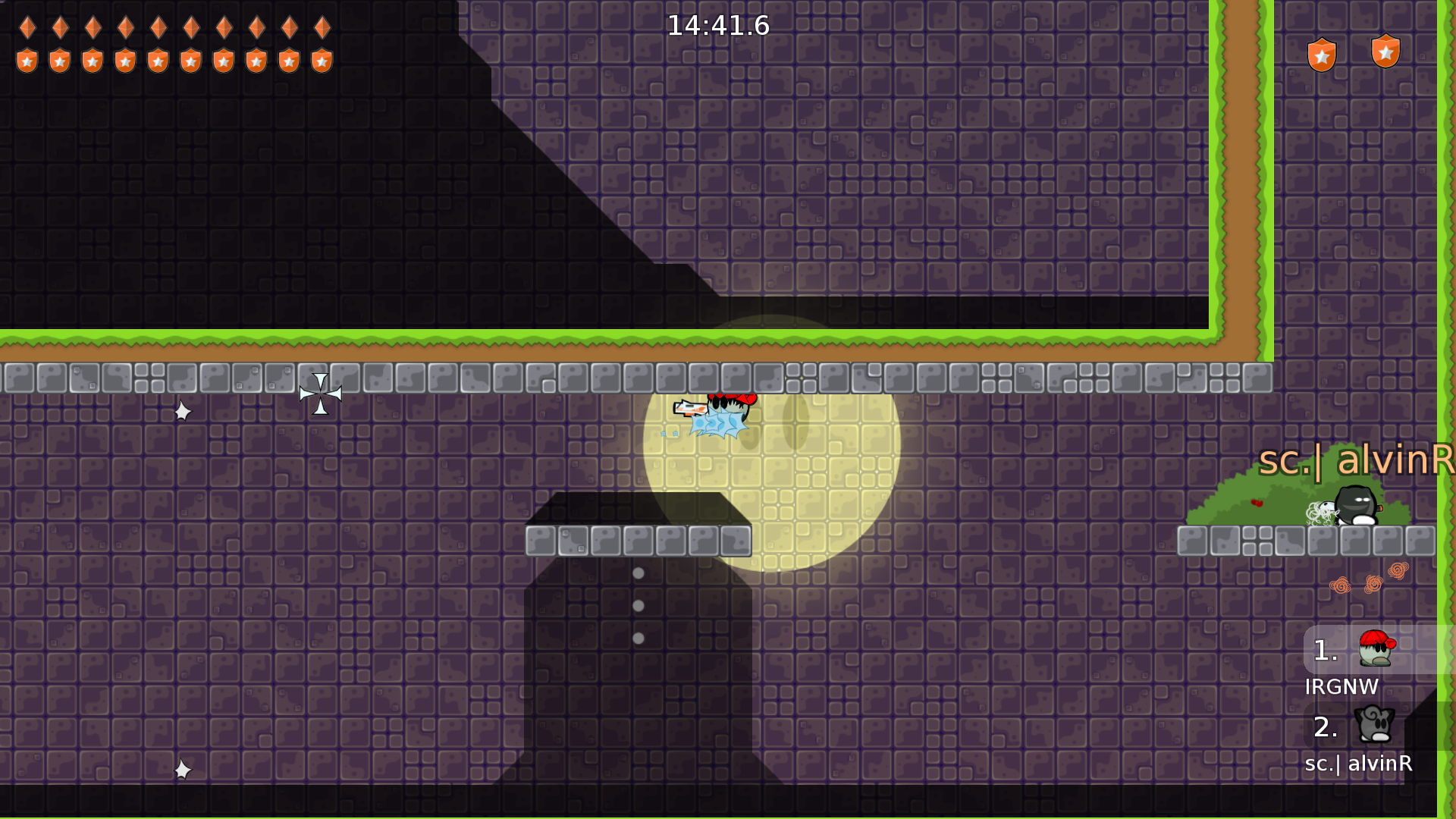Click the small white star pickup near the cross
The height and width of the screenshot is (819, 1456).
point(181,412)
